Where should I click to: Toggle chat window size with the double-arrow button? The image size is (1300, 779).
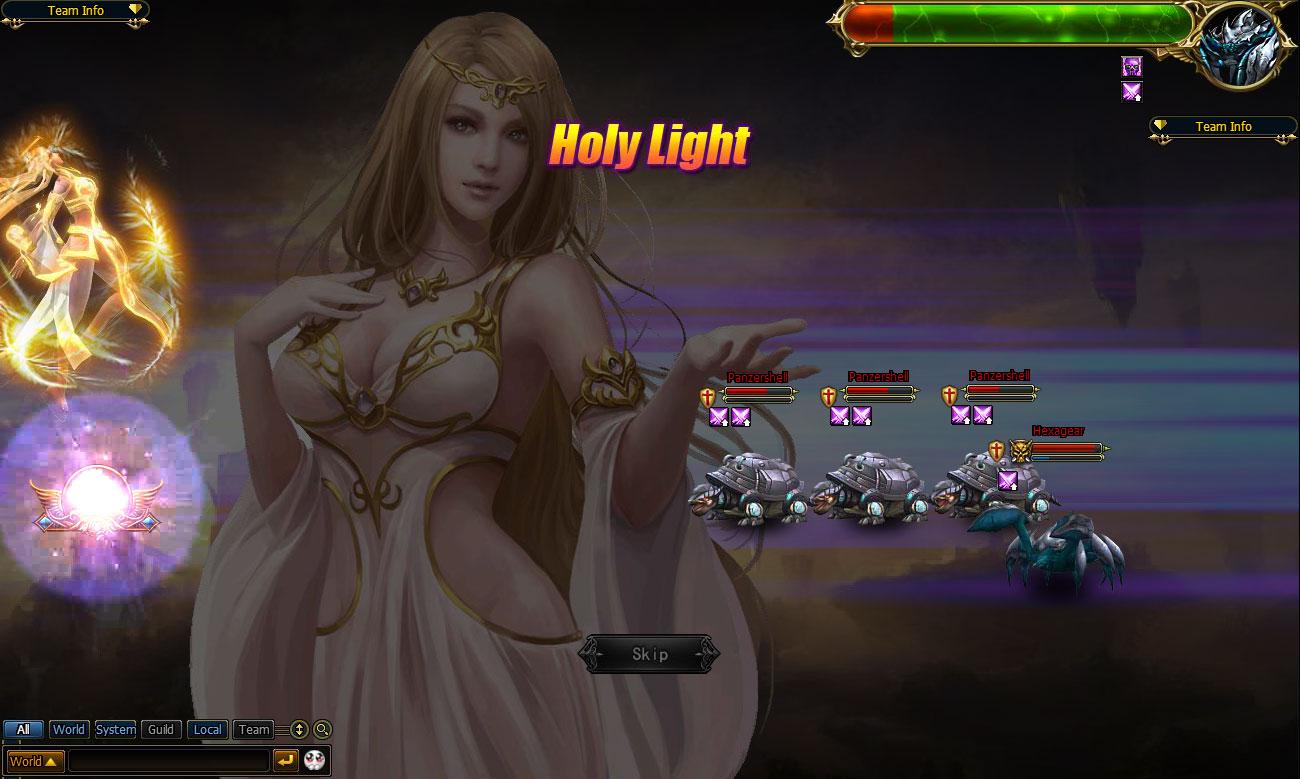tap(299, 730)
